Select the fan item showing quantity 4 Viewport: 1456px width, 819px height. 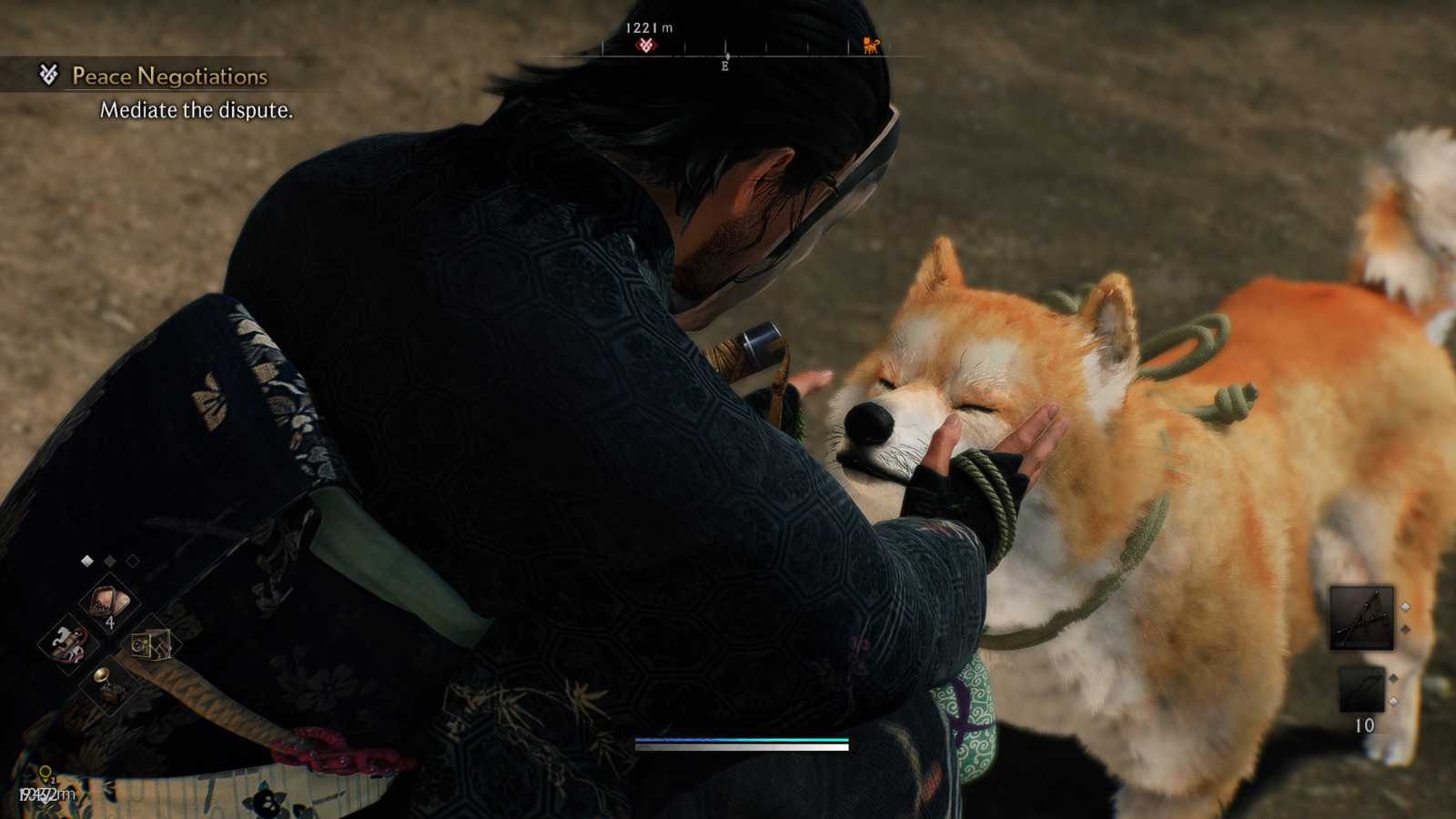pyautogui.click(x=106, y=602)
